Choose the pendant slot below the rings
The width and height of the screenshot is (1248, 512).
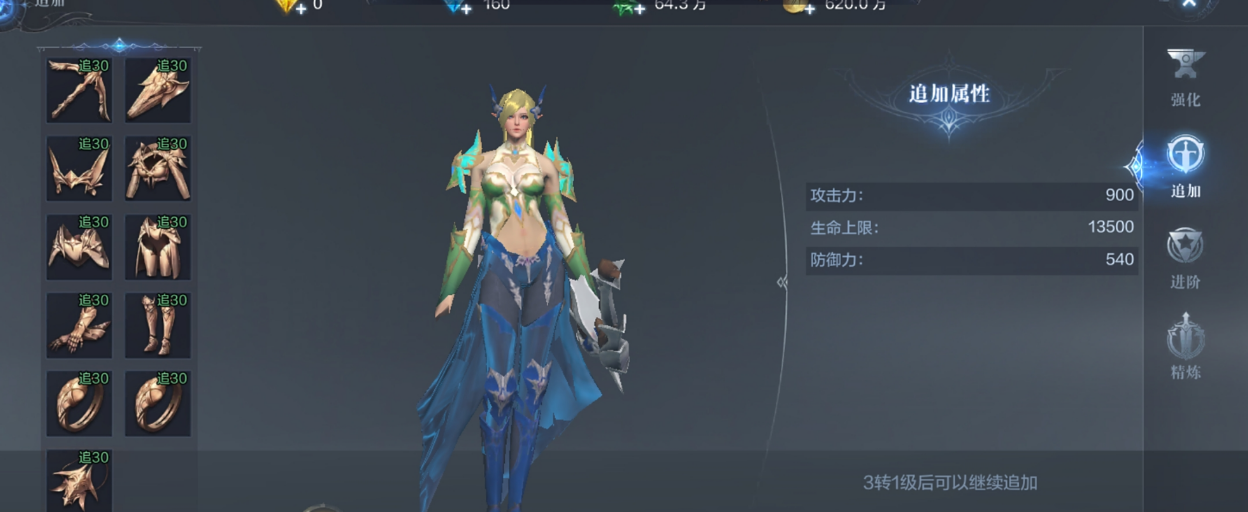pos(79,480)
